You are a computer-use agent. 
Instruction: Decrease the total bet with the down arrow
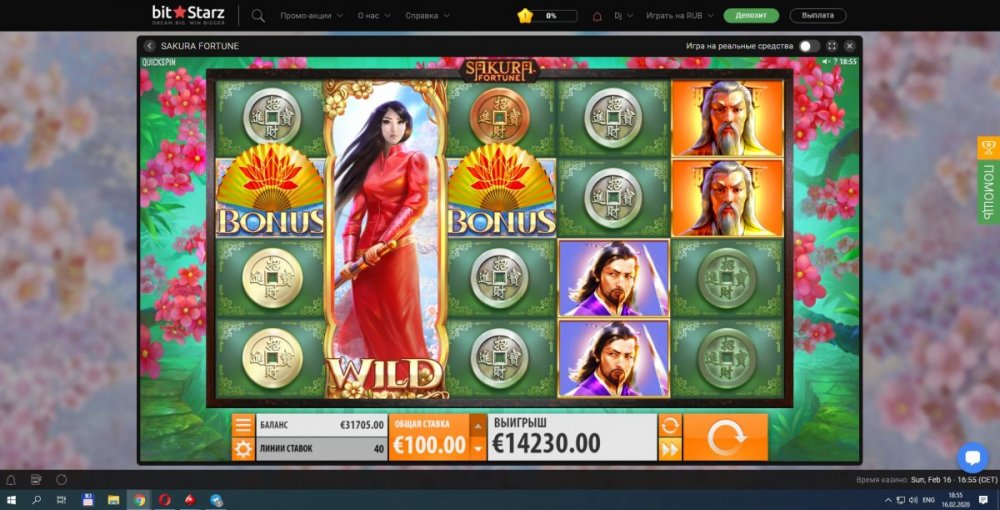[478, 448]
